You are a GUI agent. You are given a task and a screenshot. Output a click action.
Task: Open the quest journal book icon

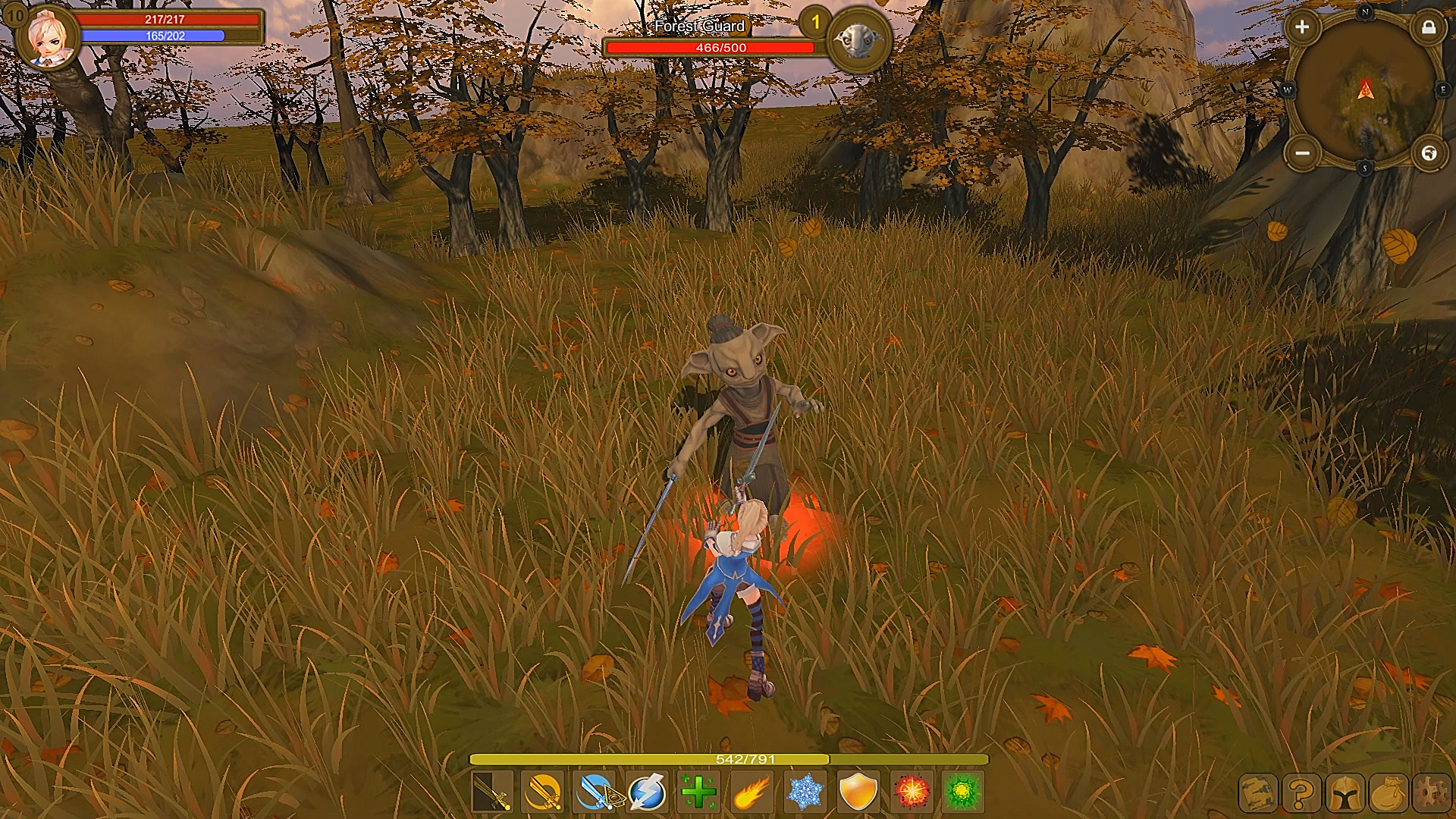point(1259,793)
